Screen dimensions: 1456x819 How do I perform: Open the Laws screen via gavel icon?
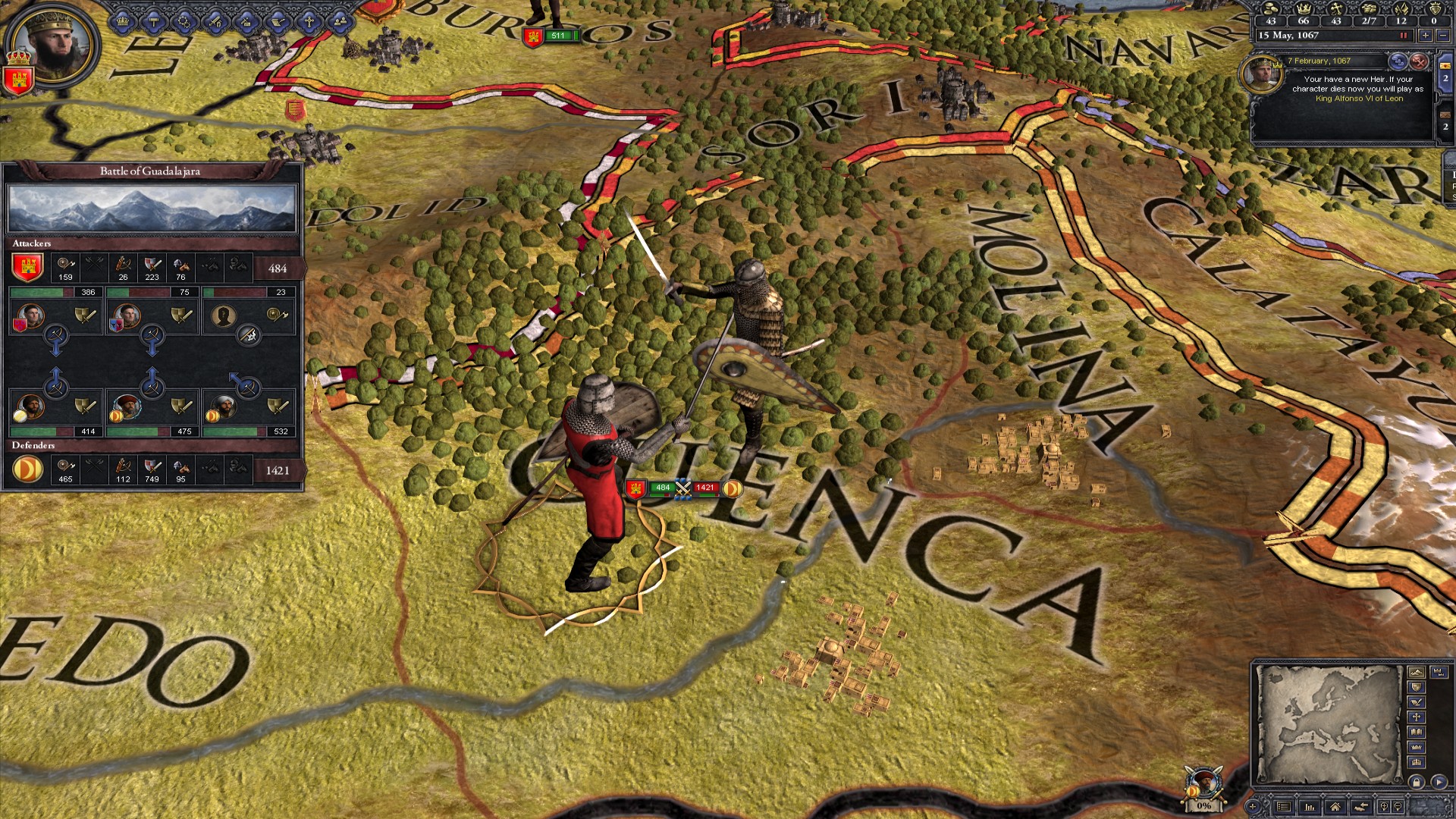tap(154, 21)
